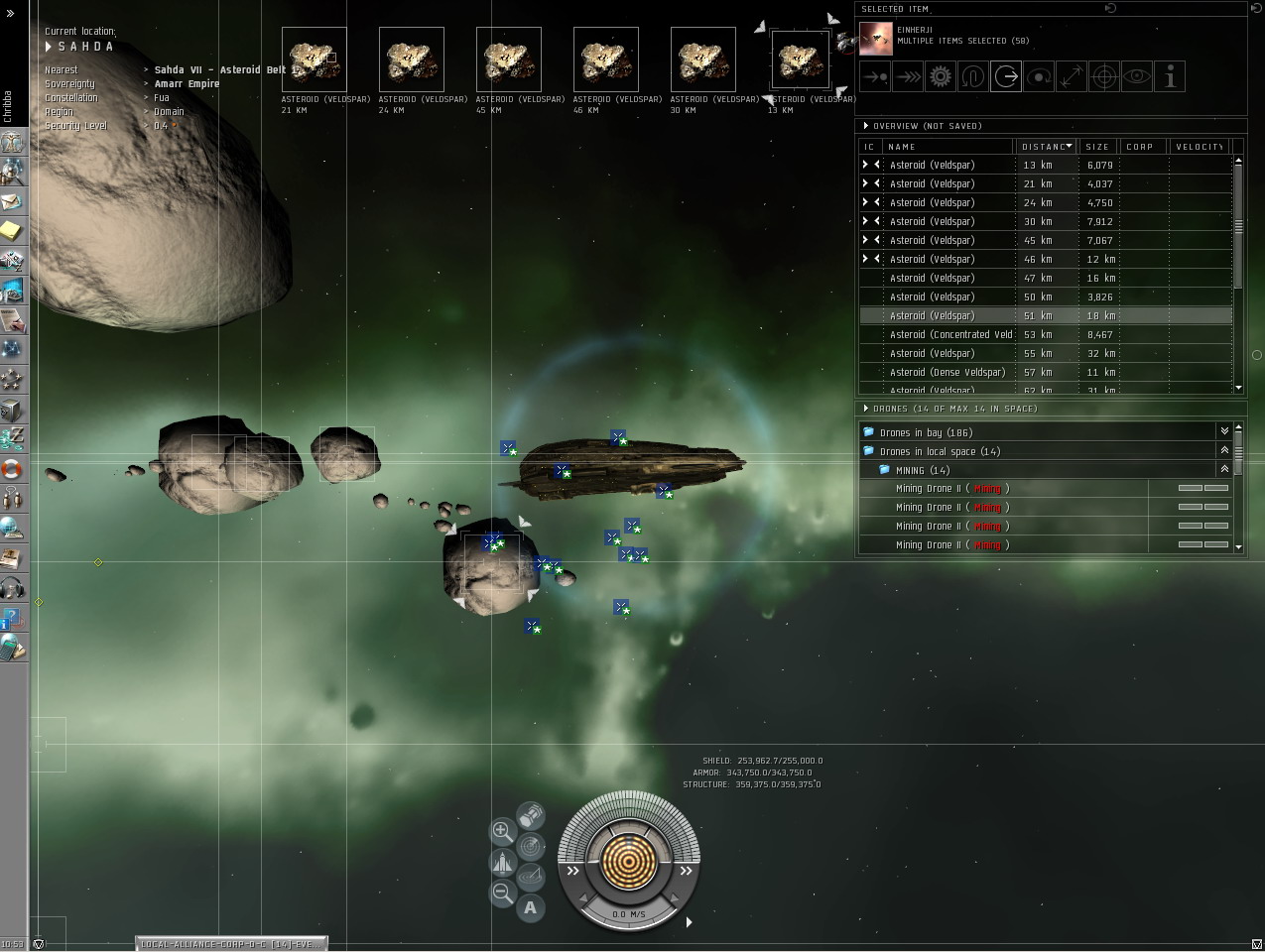This screenshot has height=952, width=1265.
Task: Toggle the autopilot 'A' button
Action: coord(531,907)
